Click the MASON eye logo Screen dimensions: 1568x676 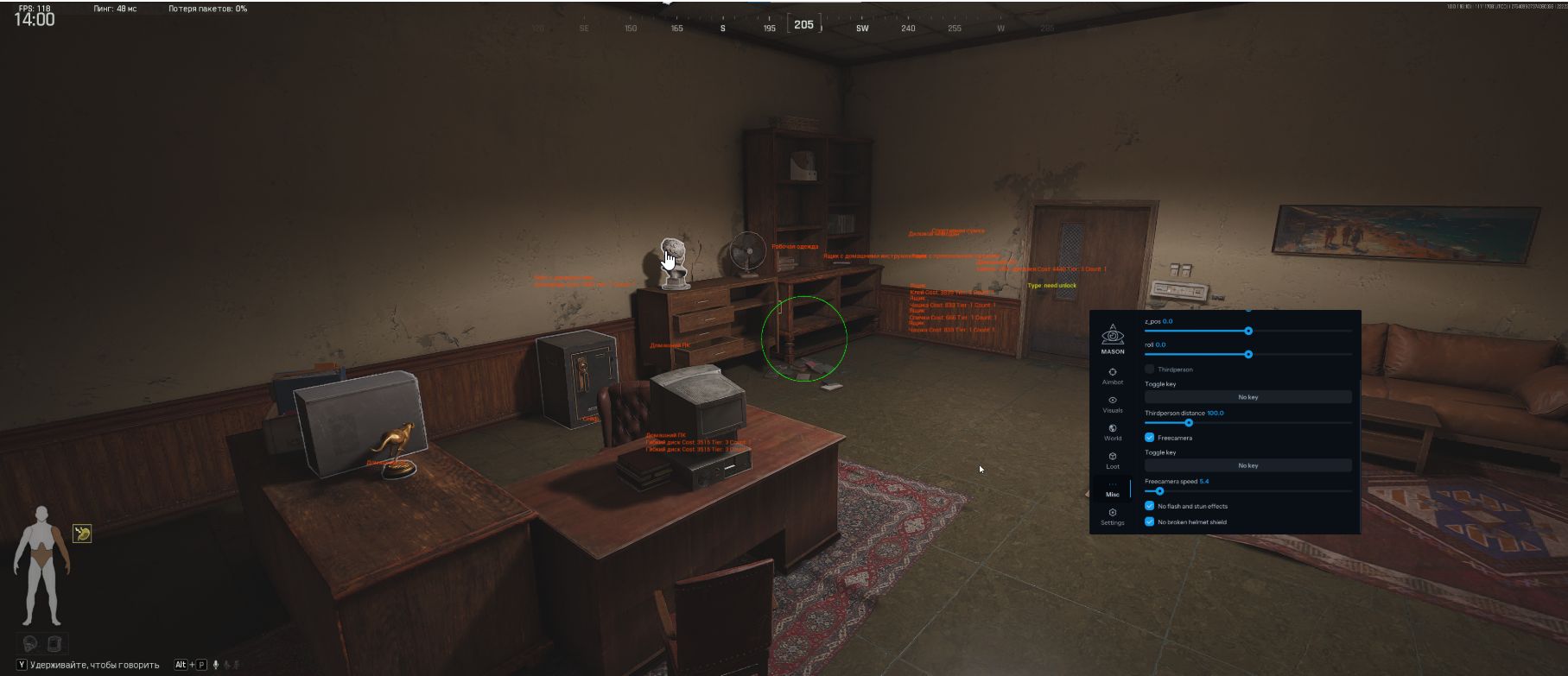click(1113, 335)
